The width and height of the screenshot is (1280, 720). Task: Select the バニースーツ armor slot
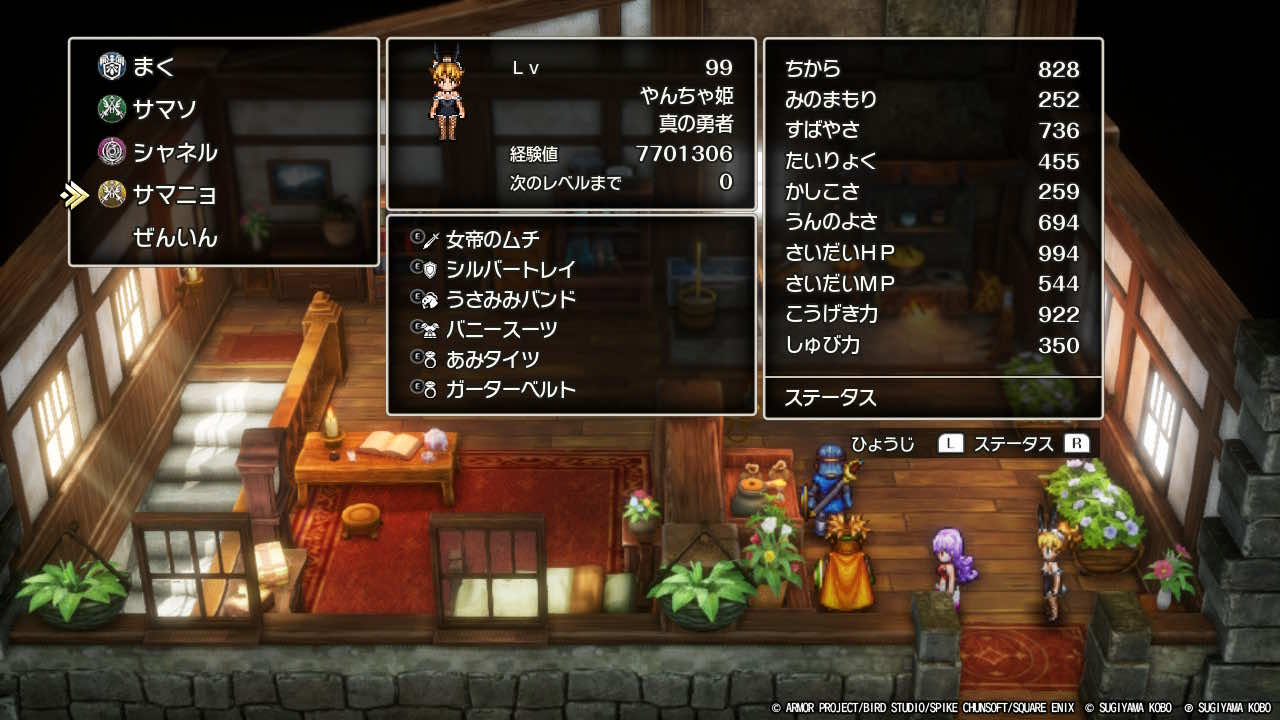[501, 329]
